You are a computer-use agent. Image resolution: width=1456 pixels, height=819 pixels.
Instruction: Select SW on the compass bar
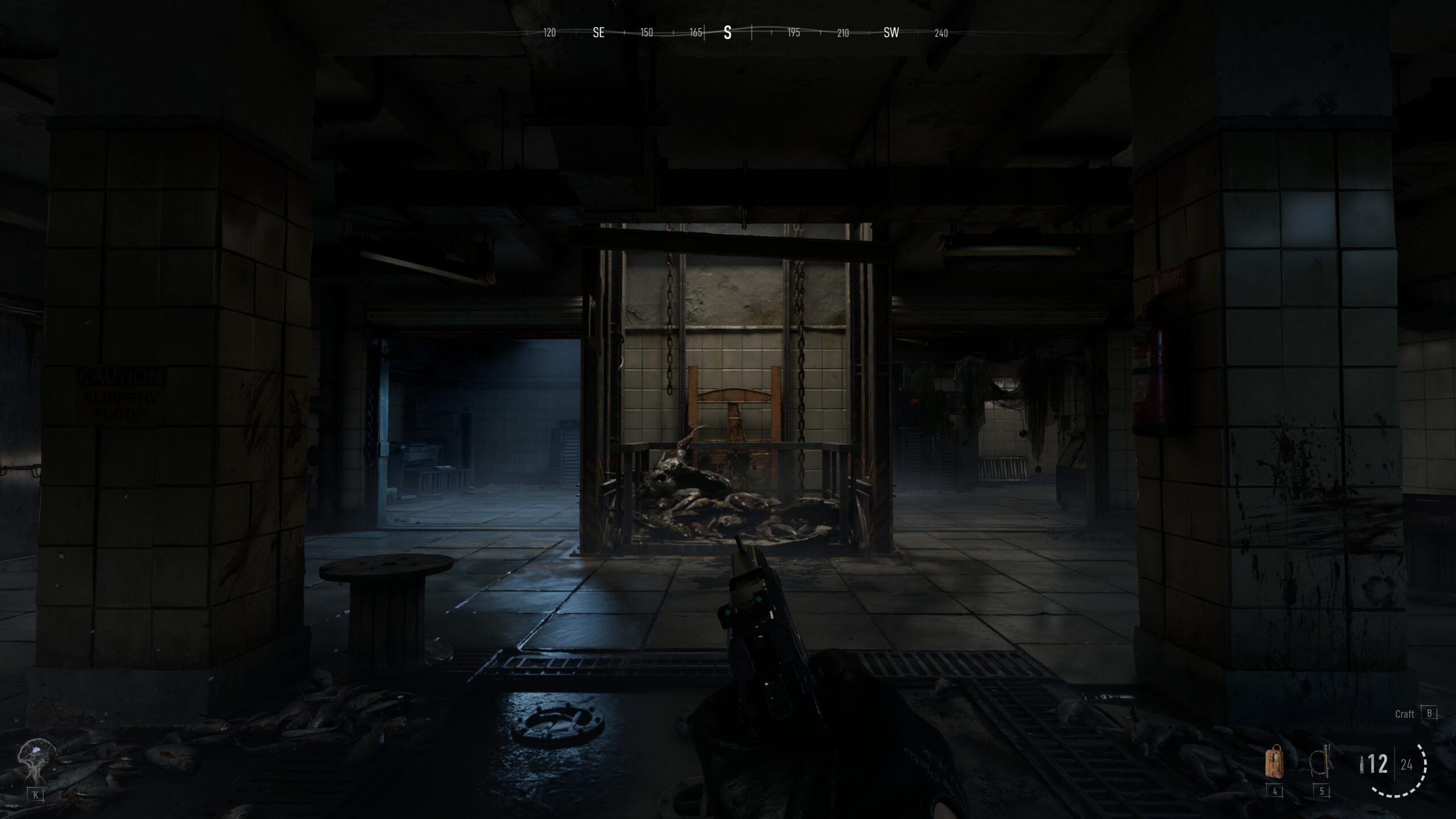click(890, 33)
